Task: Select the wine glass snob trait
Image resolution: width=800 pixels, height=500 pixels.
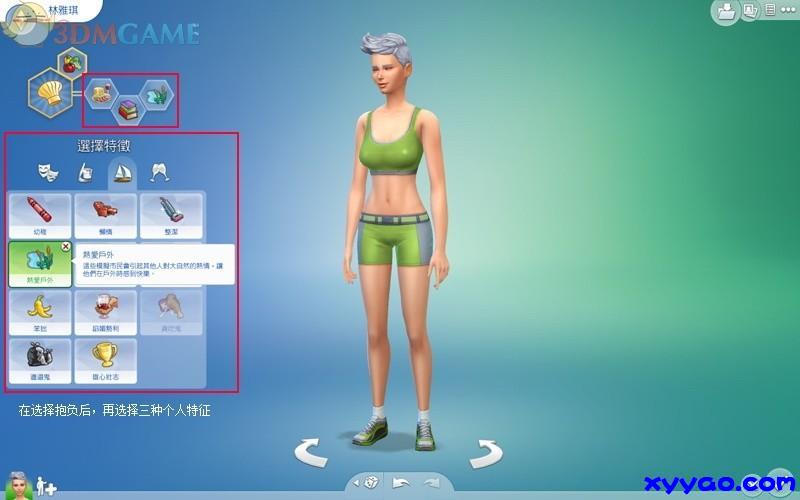Action: point(105,312)
